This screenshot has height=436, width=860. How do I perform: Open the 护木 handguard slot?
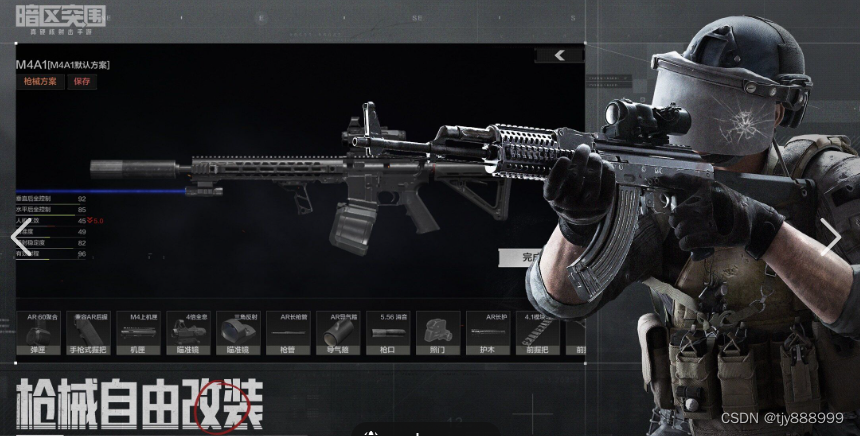coord(488,334)
